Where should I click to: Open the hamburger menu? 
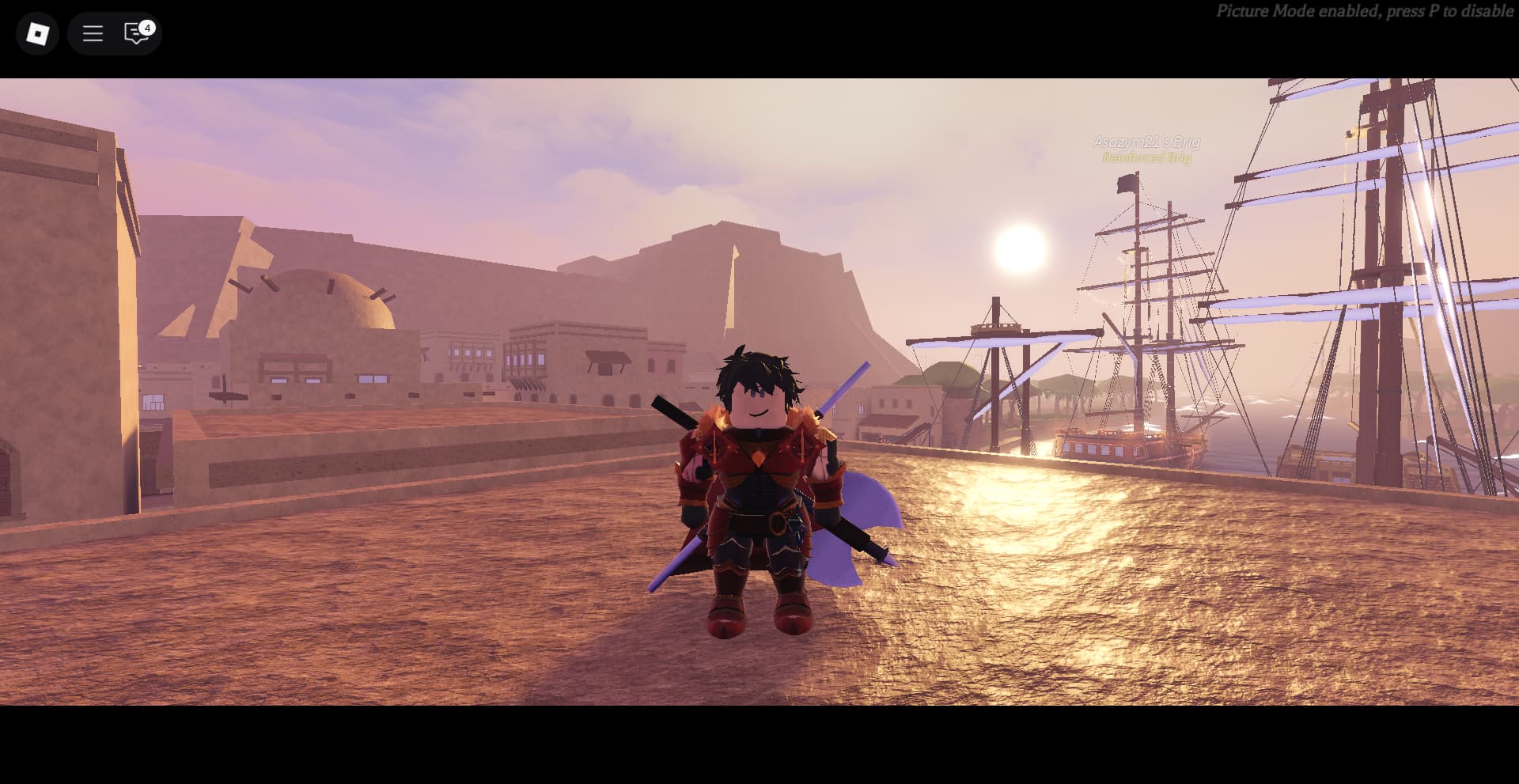pos(93,33)
